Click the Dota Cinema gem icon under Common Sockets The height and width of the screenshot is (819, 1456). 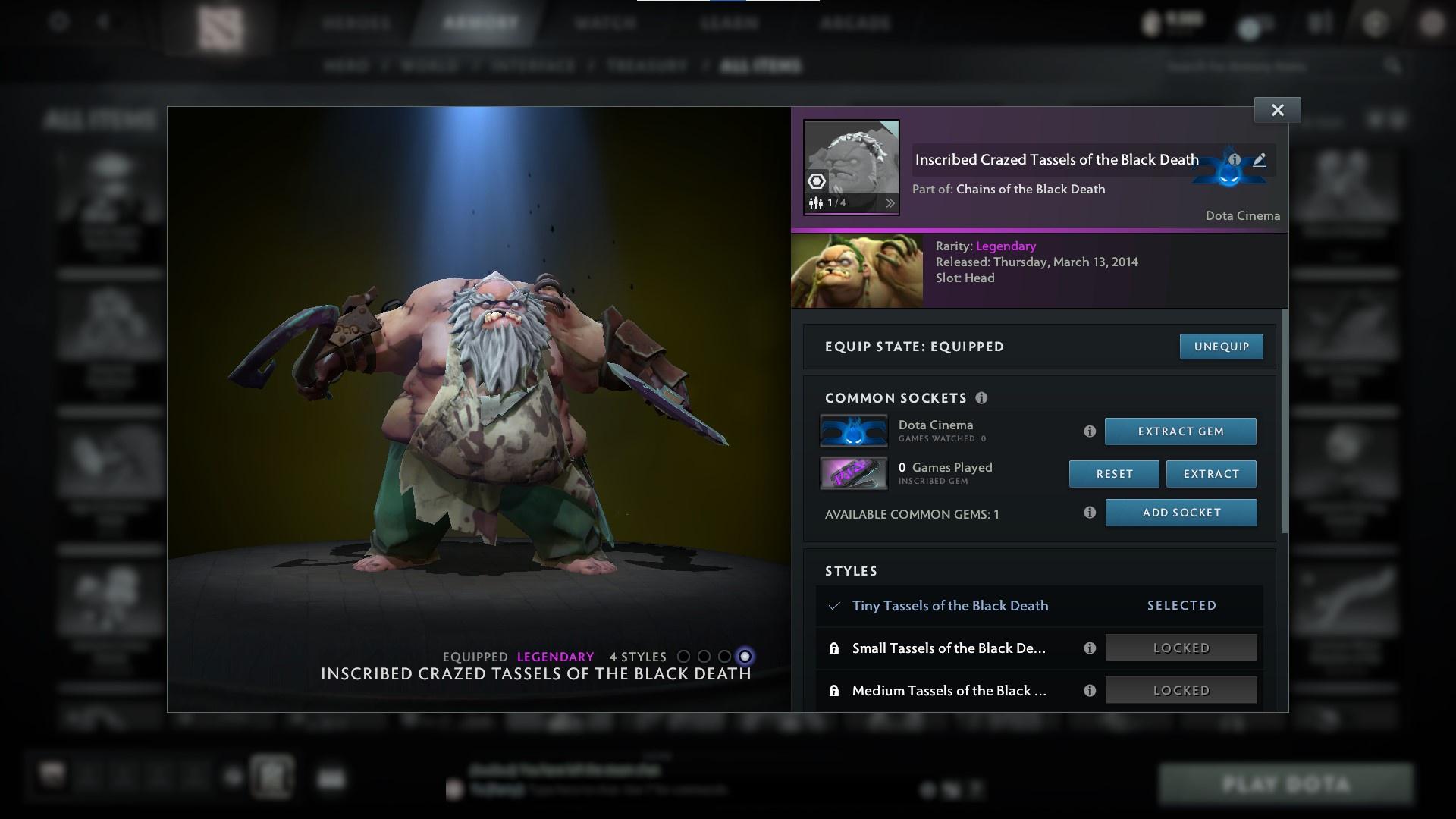point(854,430)
